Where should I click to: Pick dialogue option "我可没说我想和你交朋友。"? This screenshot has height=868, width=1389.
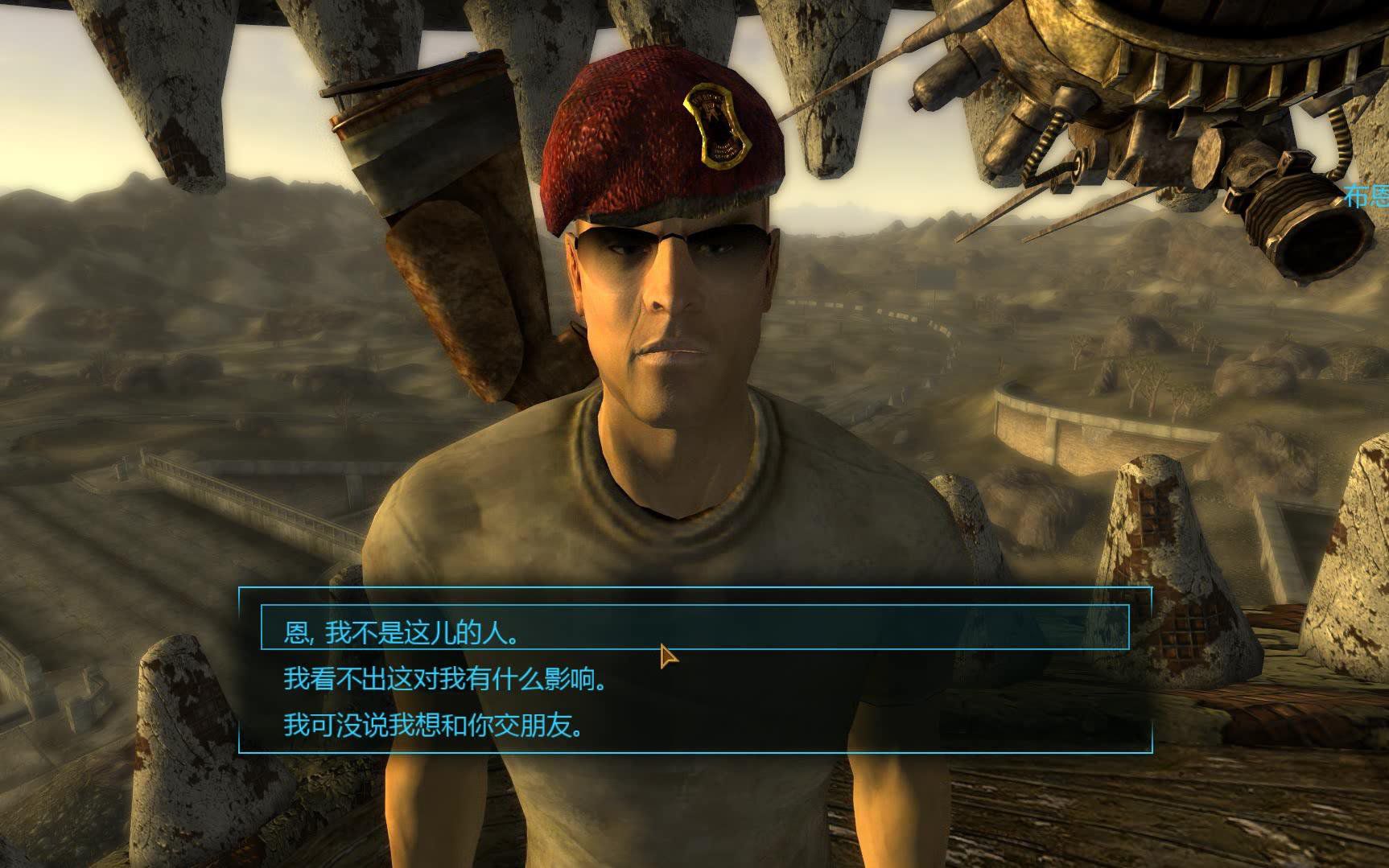coord(432,726)
